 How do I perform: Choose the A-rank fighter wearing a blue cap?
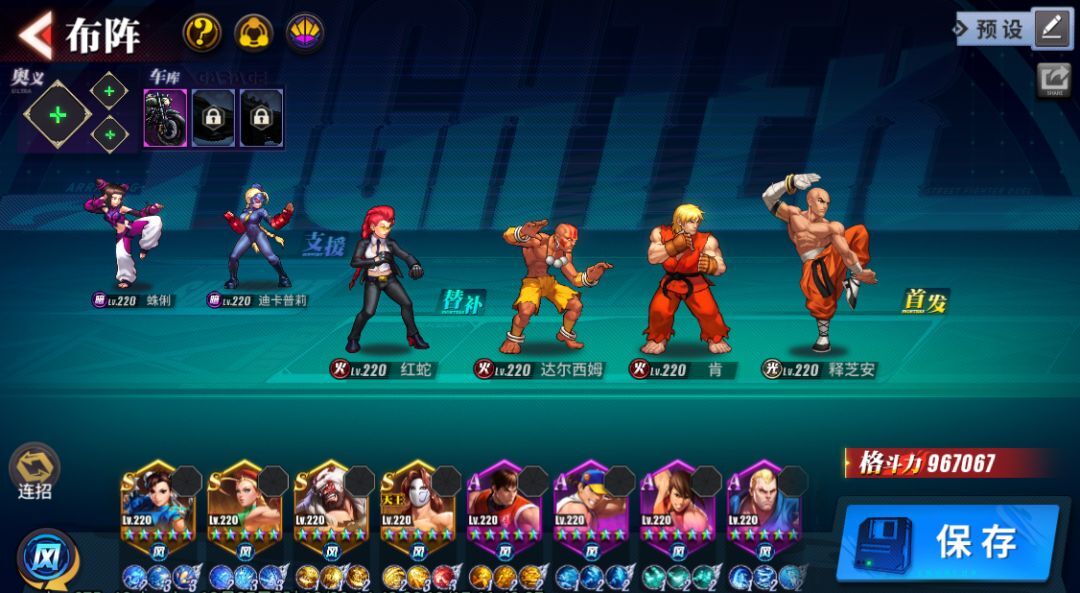coord(591,505)
